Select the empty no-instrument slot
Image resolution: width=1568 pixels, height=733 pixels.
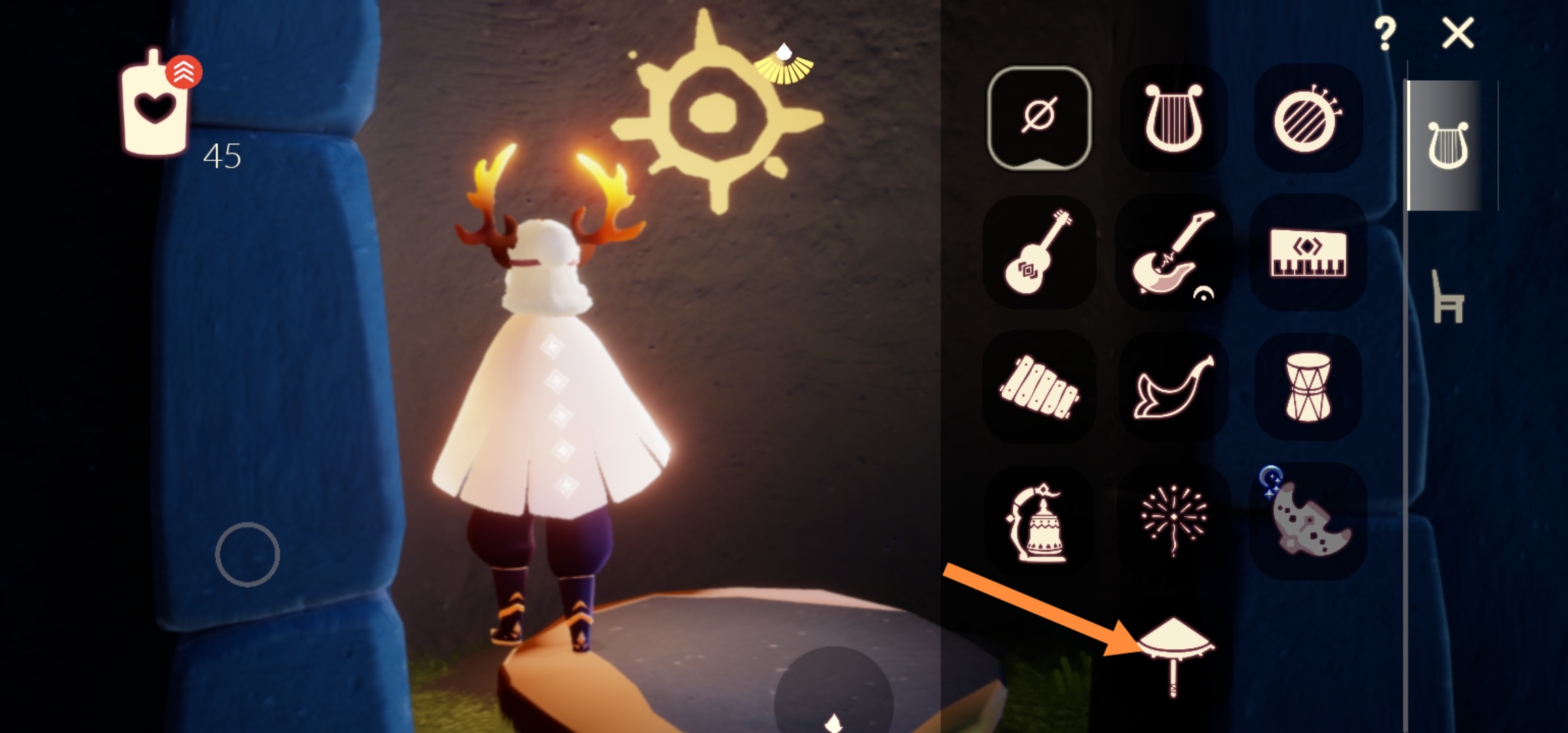(x=1039, y=118)
